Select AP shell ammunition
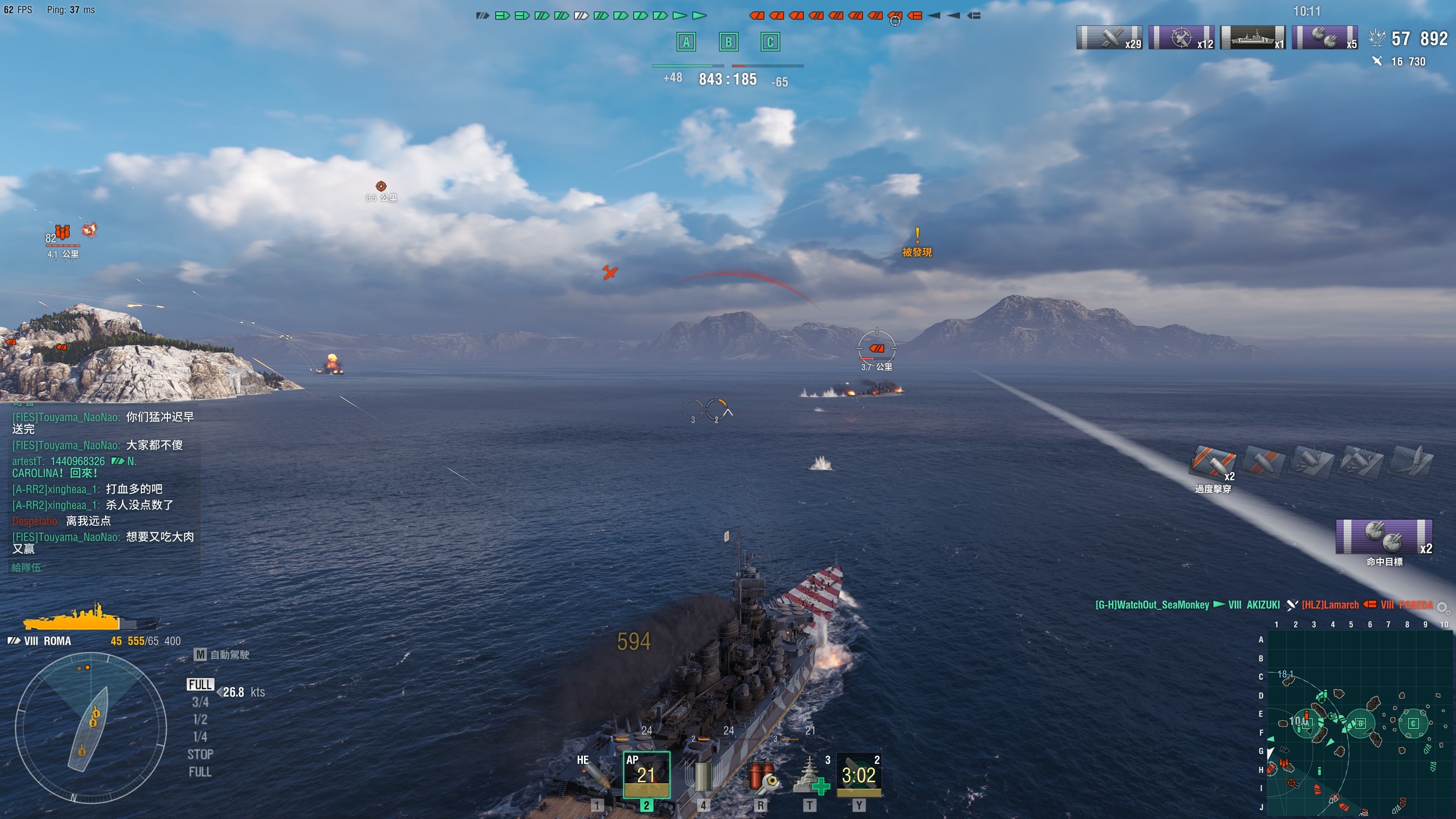Screen dimensions: 1456x819 646,775
